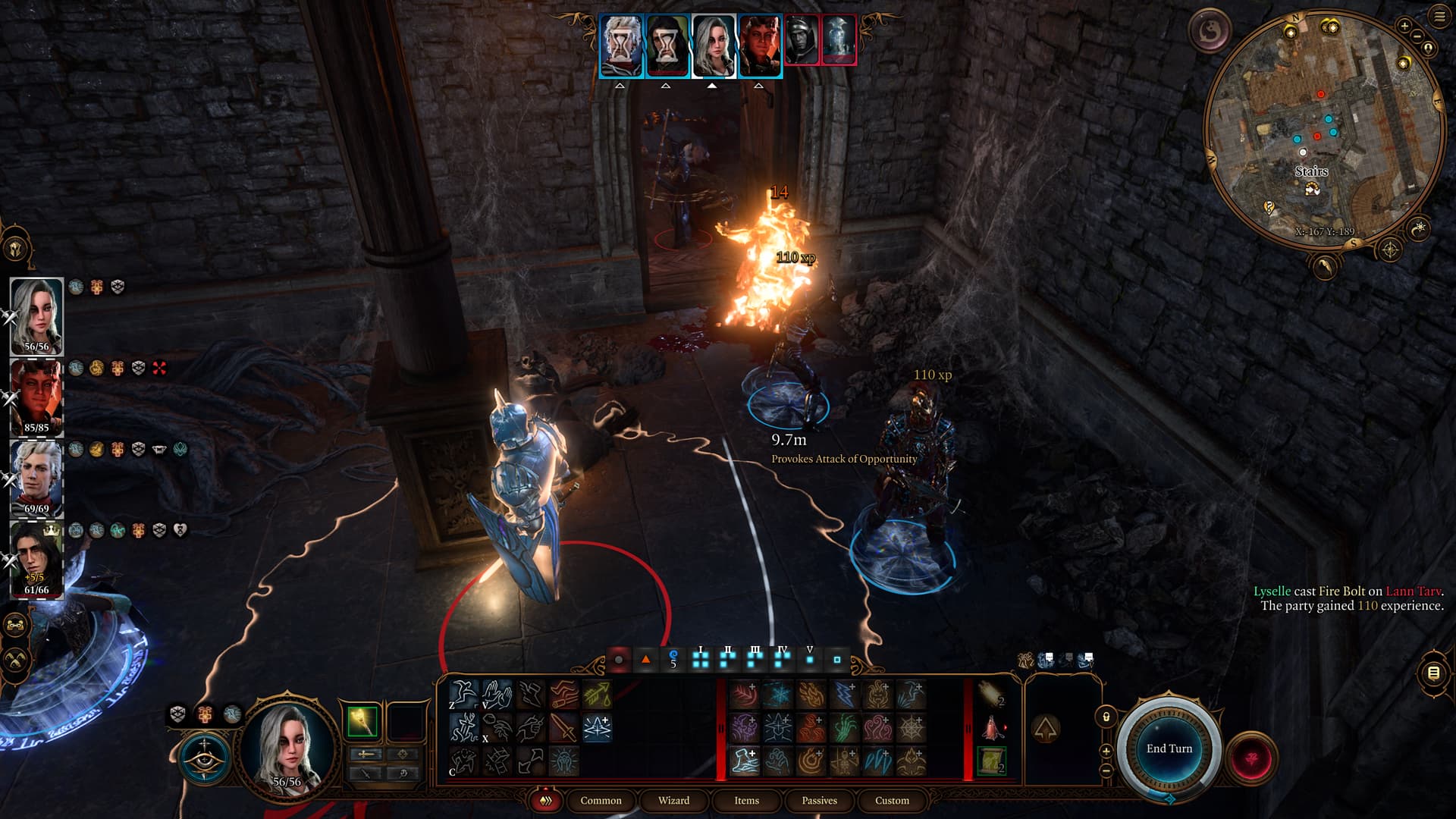
Task: Zoom out the minimap
Action: pos(1417,37)
